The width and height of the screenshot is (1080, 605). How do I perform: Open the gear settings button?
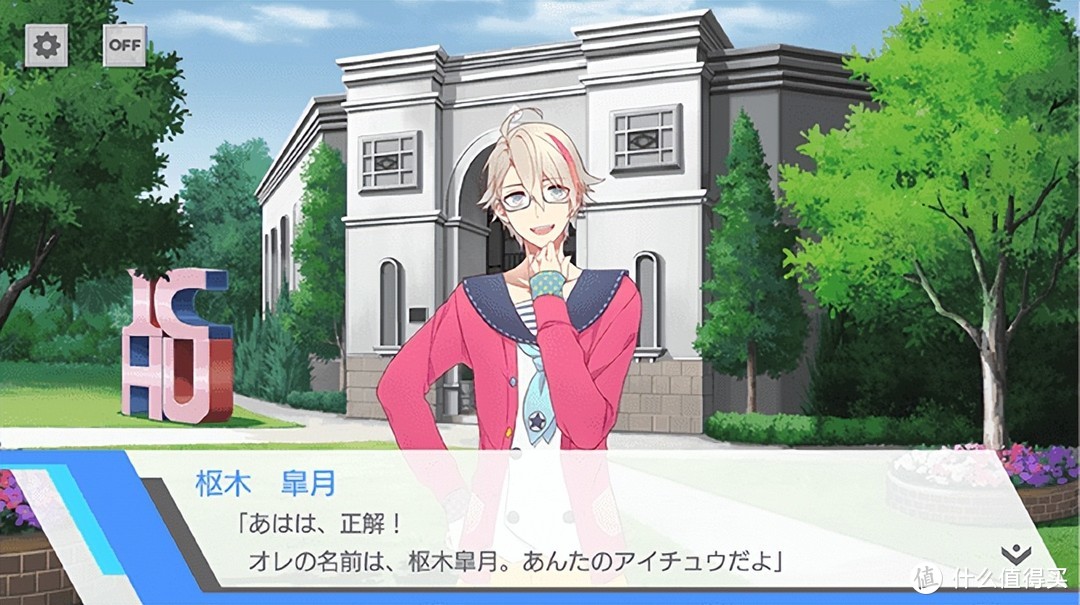pos(46,45)
